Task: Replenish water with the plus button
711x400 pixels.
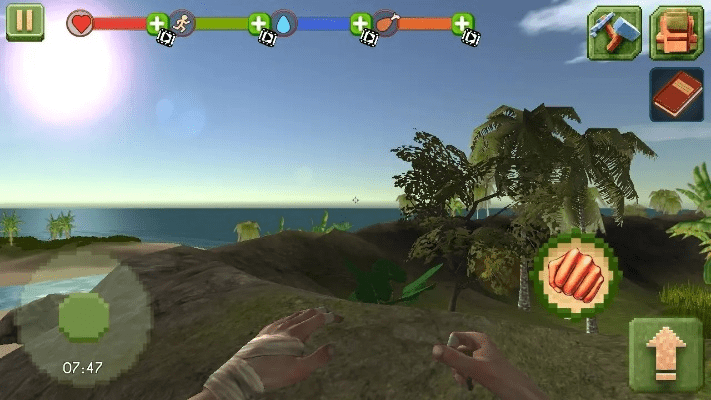Action: point(361,23)
